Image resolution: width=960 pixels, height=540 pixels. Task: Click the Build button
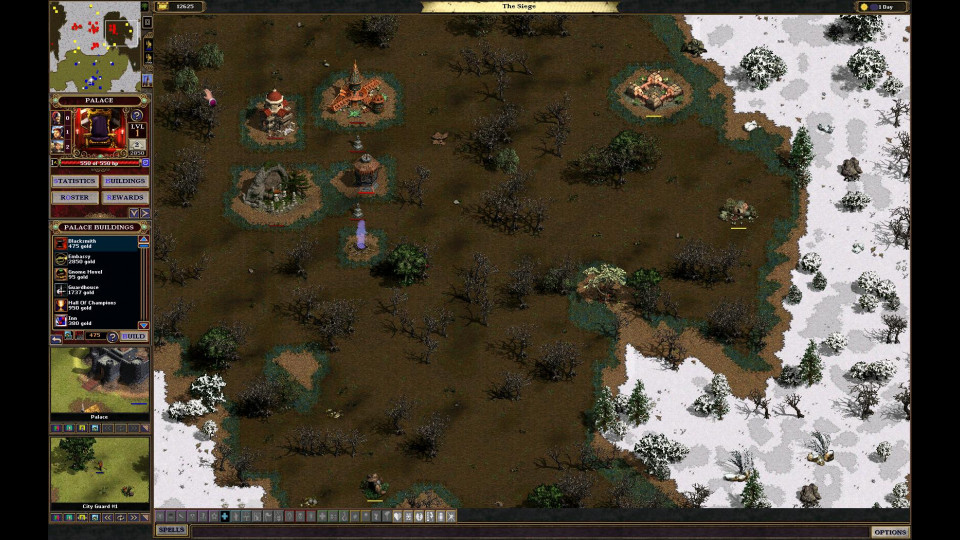(x=133, y=337)
